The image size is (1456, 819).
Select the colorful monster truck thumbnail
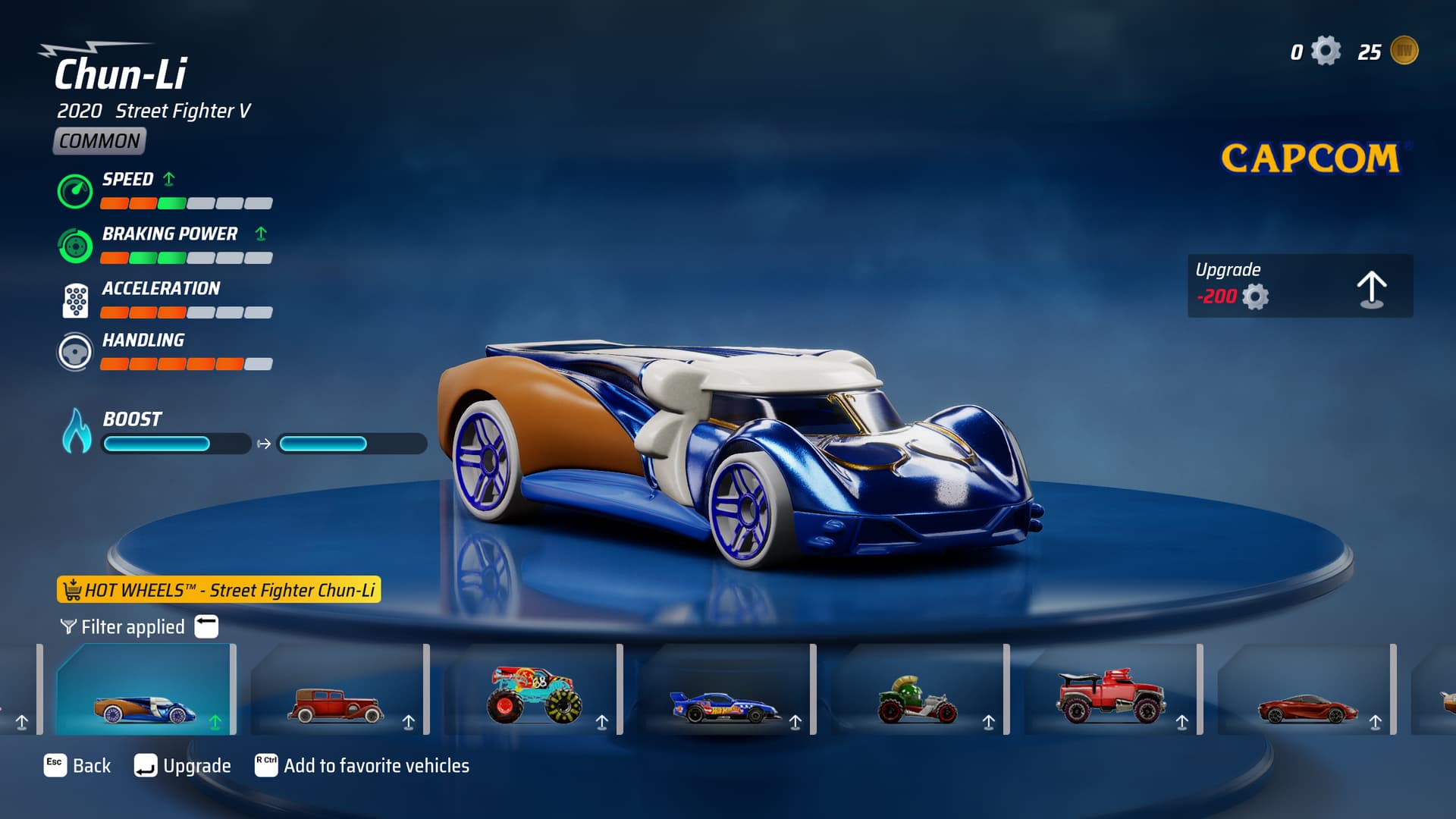tap(531, 692)
